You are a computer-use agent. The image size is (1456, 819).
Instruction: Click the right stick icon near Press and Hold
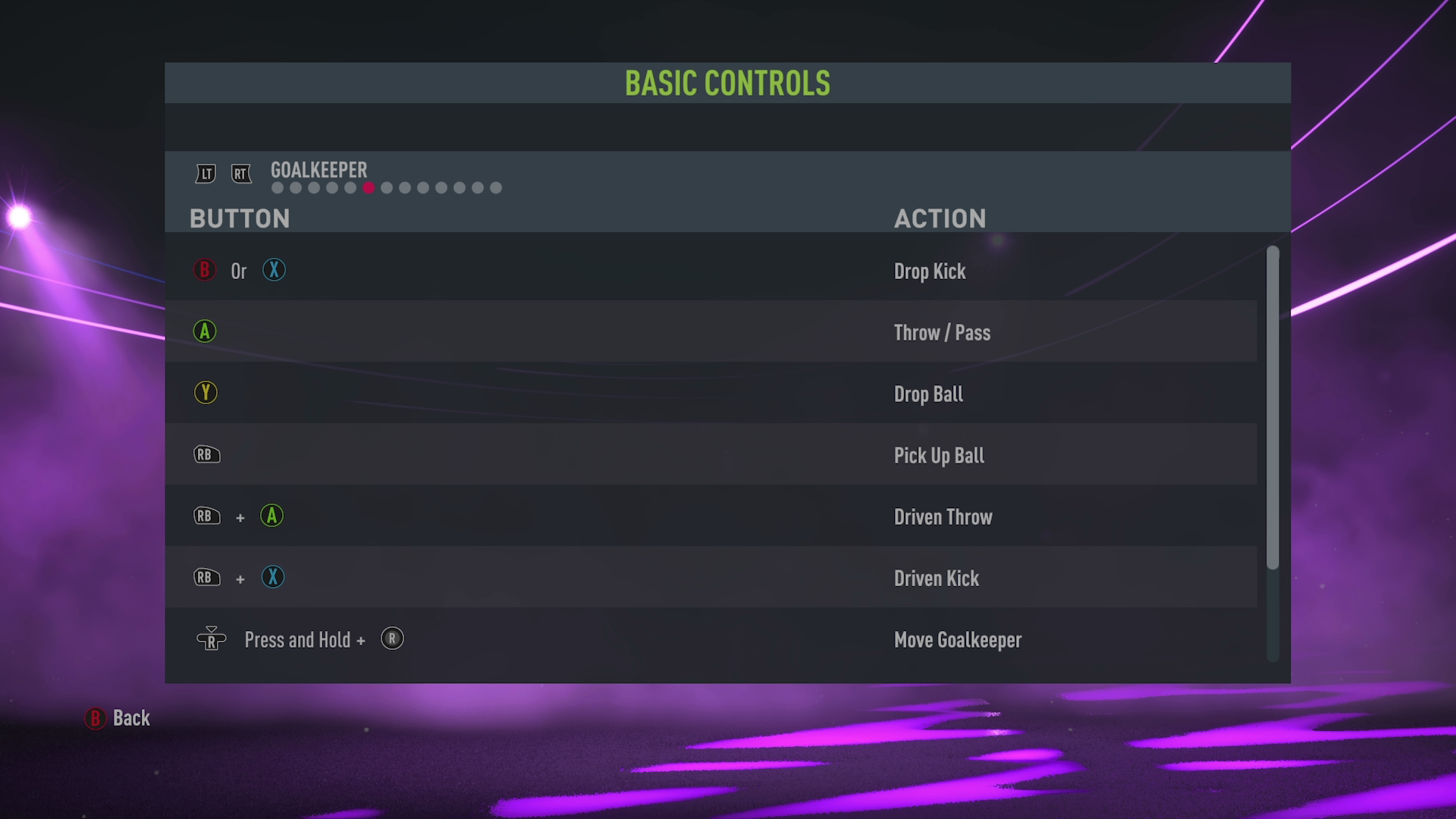212,639
